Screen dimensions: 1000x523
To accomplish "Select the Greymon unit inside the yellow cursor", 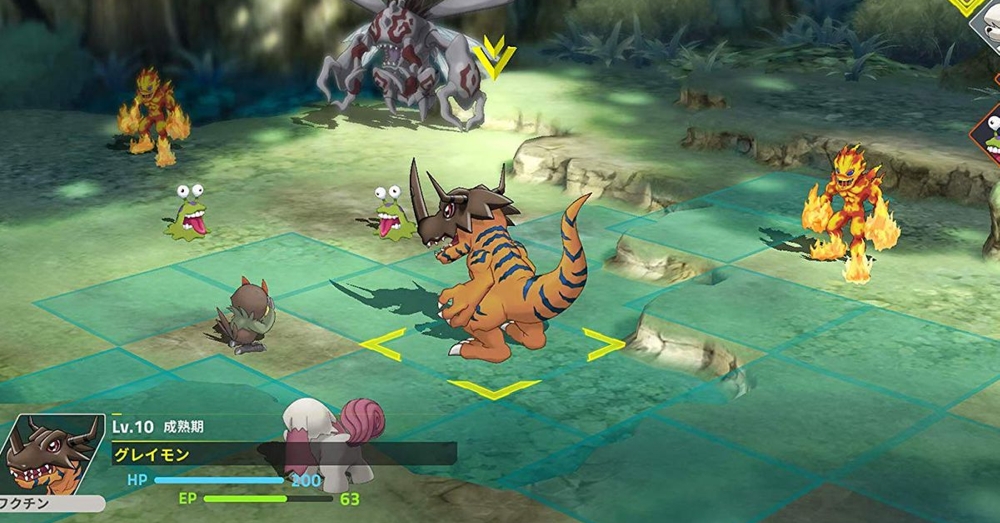I will (x=490, y=270).
